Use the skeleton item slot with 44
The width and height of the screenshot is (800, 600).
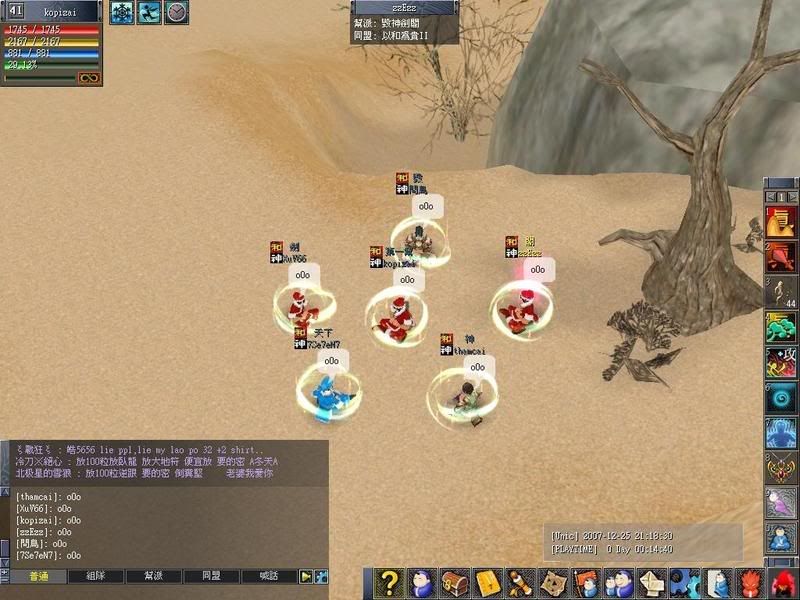click(x=781, y=291)
